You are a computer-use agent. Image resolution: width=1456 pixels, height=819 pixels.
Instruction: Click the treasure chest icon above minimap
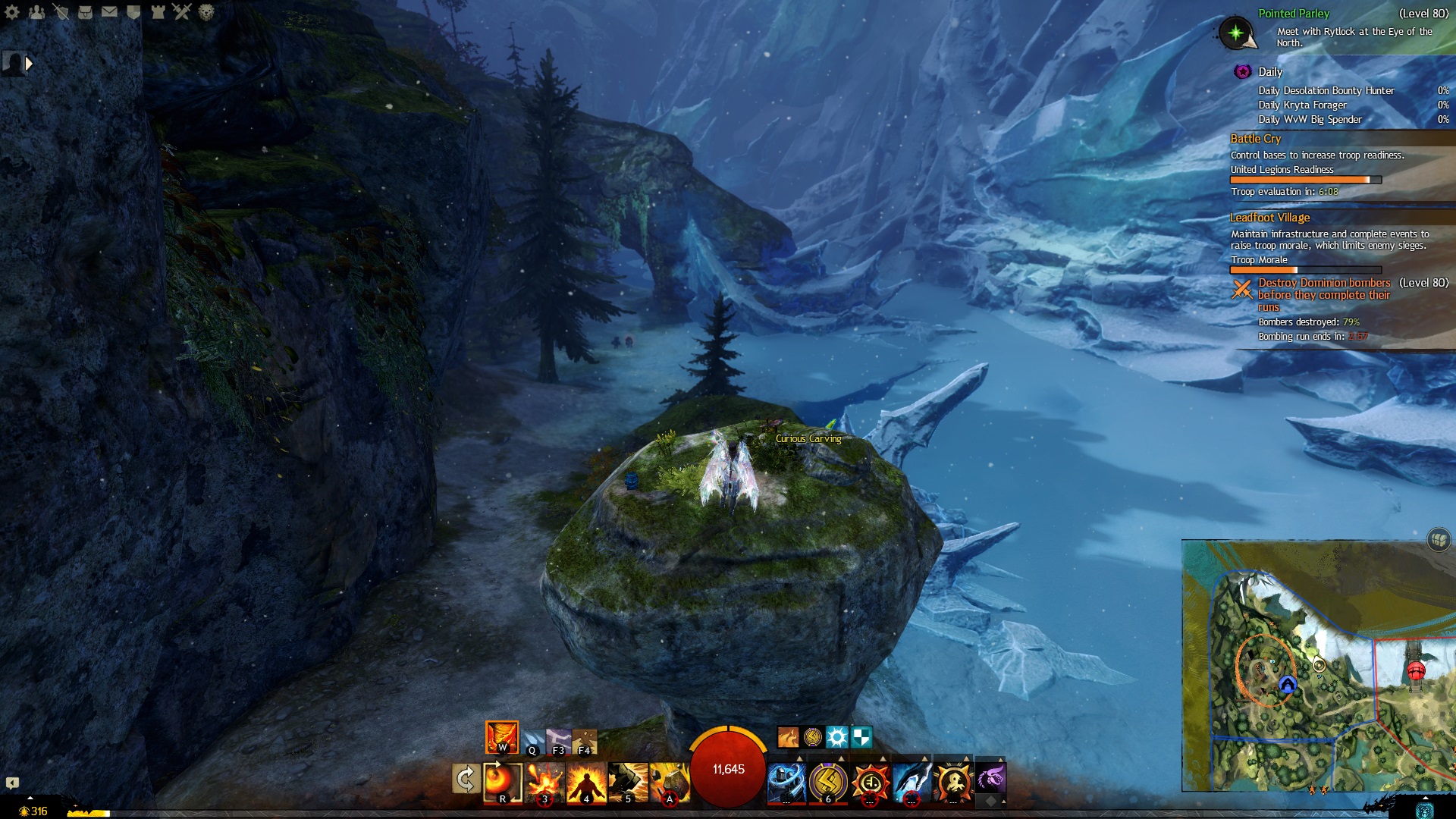[1439, 540]
